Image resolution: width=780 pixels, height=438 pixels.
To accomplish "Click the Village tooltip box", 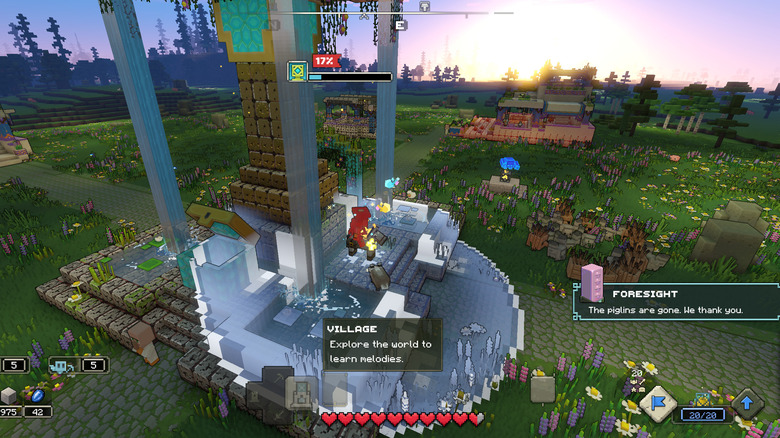I will tap(381, 344).
